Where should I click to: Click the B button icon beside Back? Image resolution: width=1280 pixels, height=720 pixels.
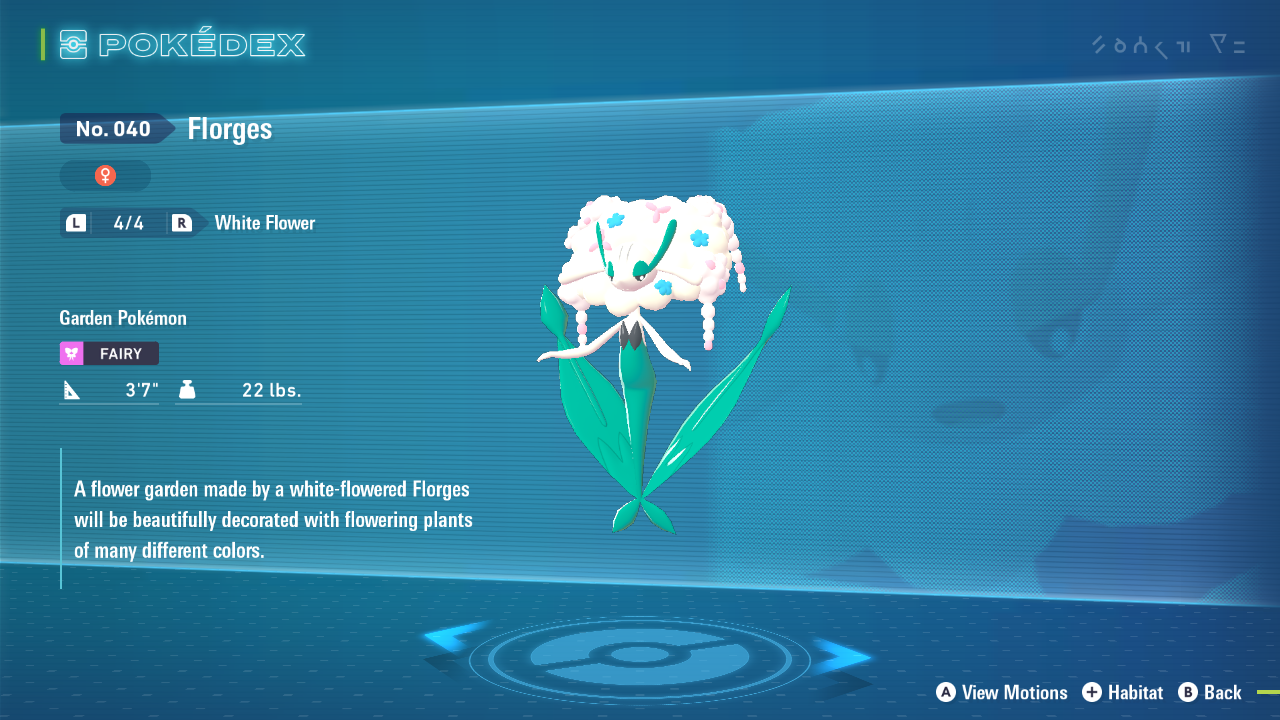click(x=1186, y=693)
